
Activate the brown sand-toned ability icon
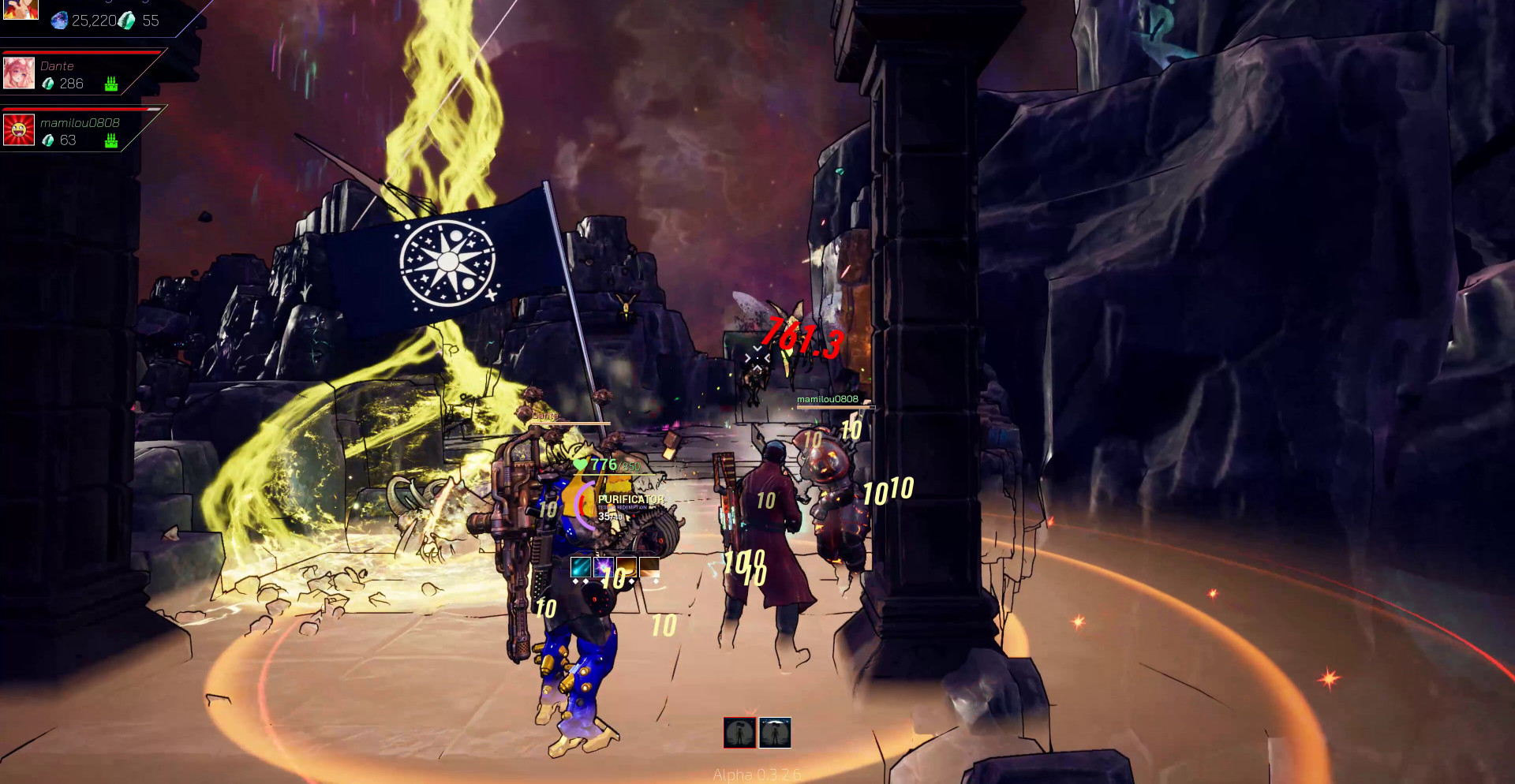649,566
